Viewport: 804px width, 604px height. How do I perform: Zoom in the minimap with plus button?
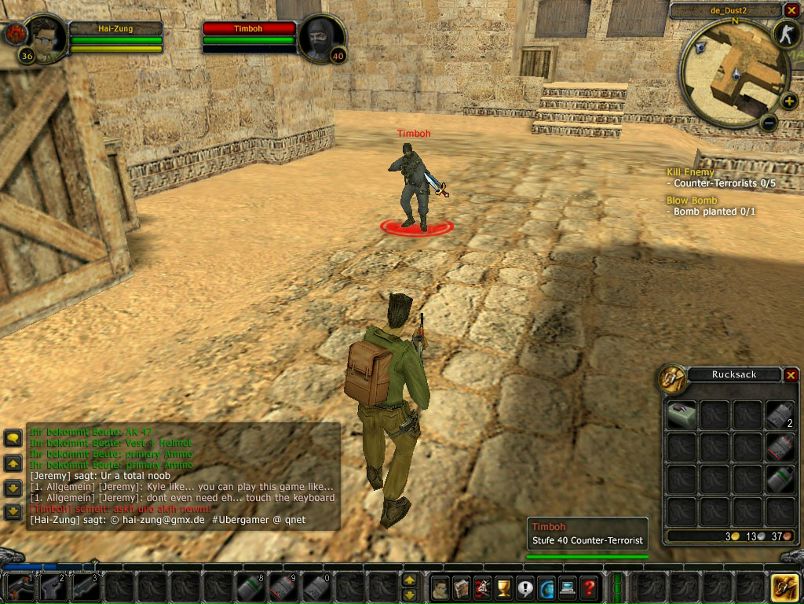[x=790, y=102]
